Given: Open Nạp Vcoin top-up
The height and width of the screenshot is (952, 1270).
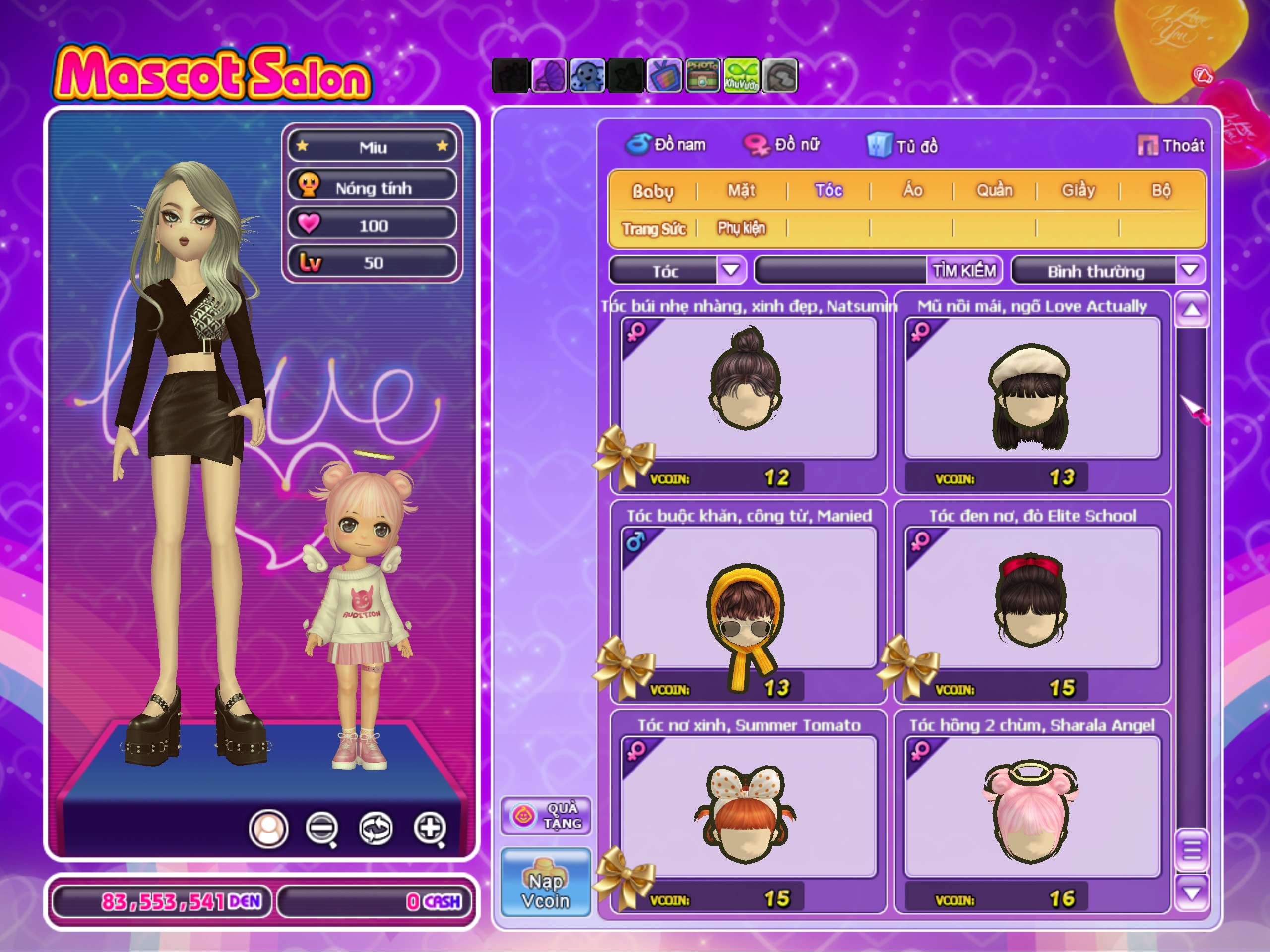Looking at the screenshot, I should coord(545,882).
